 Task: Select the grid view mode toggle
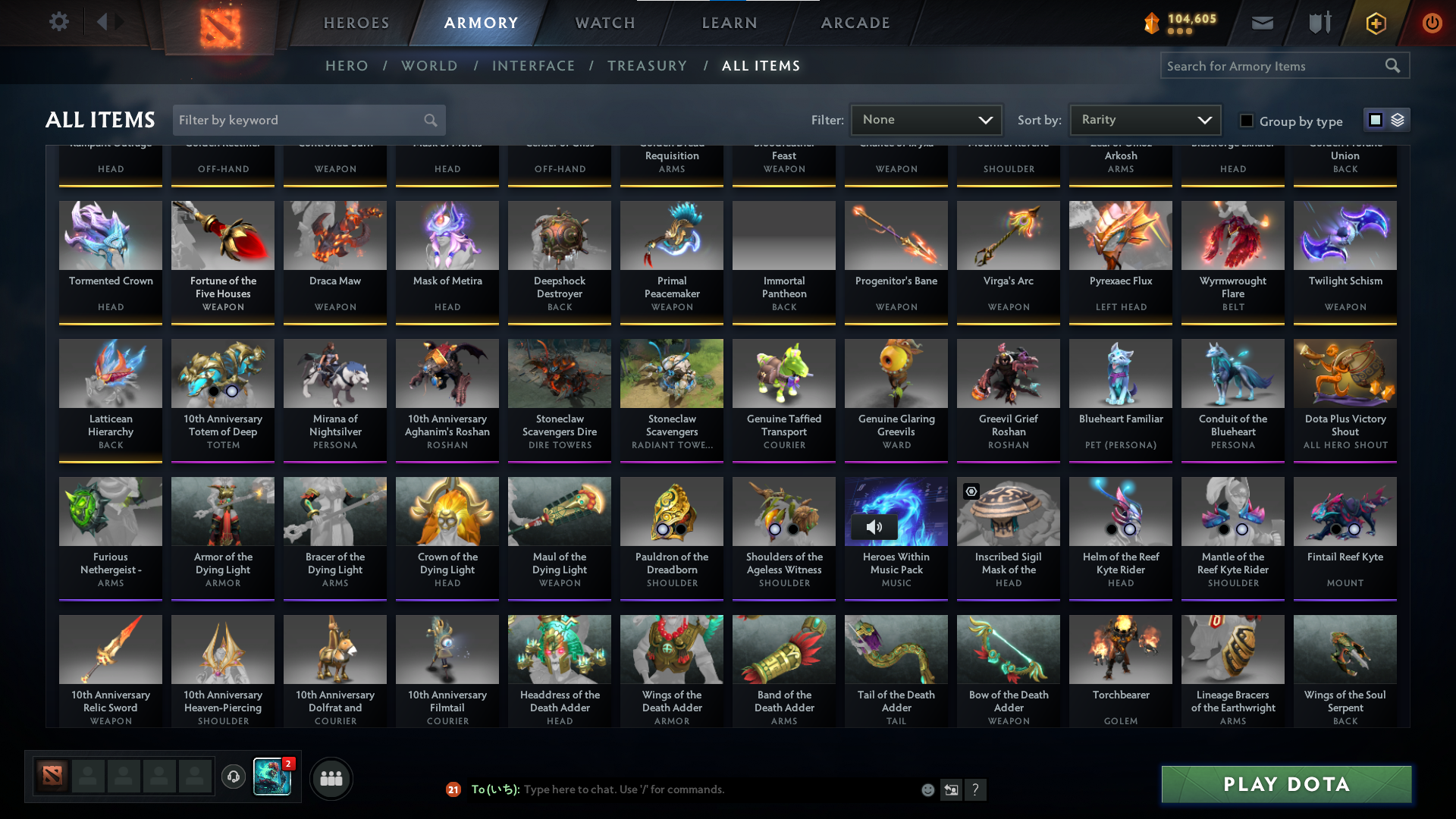[x=1376, y=120]
